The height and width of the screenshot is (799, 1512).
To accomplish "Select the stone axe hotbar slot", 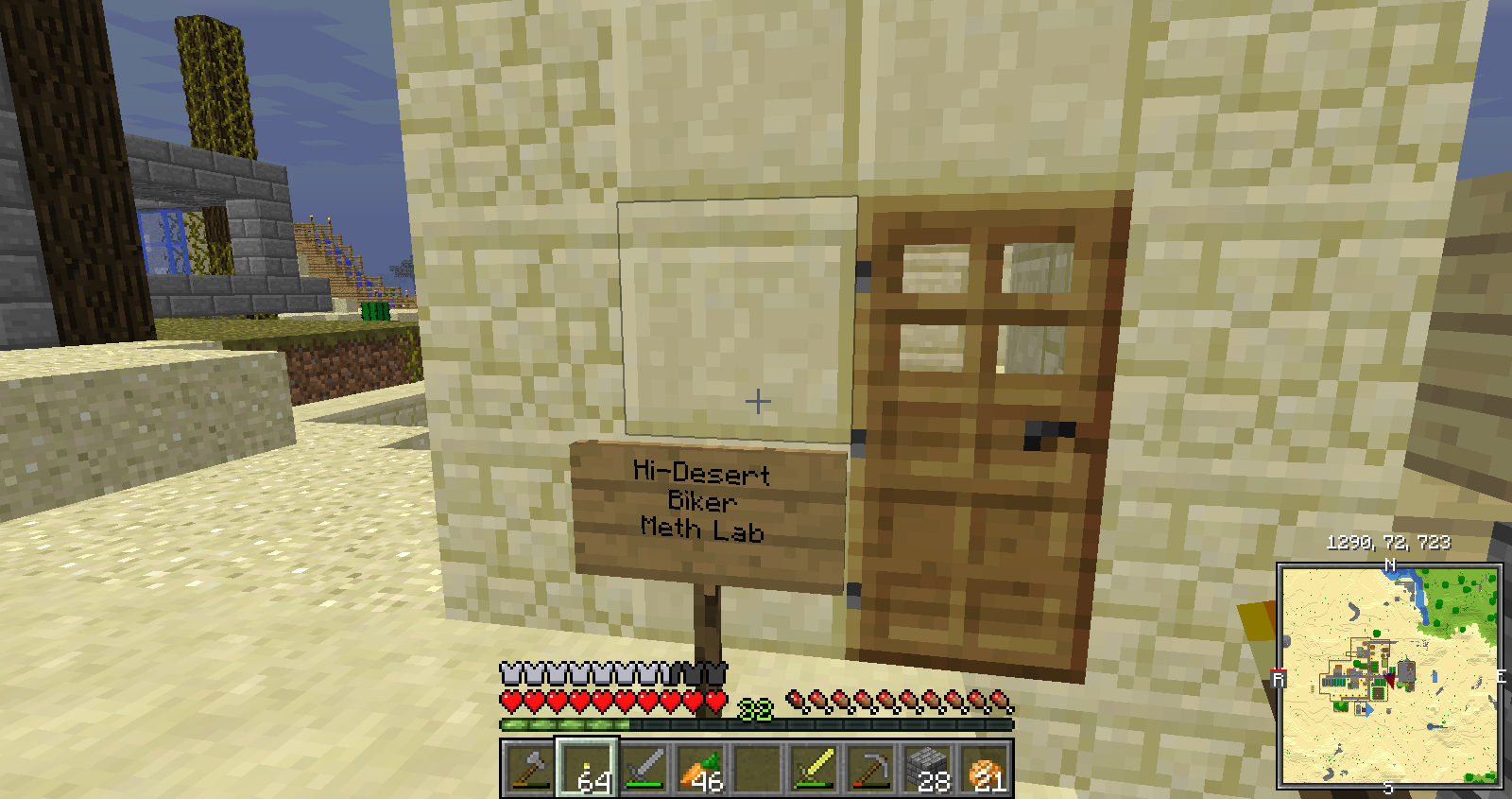I will point(528,768).
